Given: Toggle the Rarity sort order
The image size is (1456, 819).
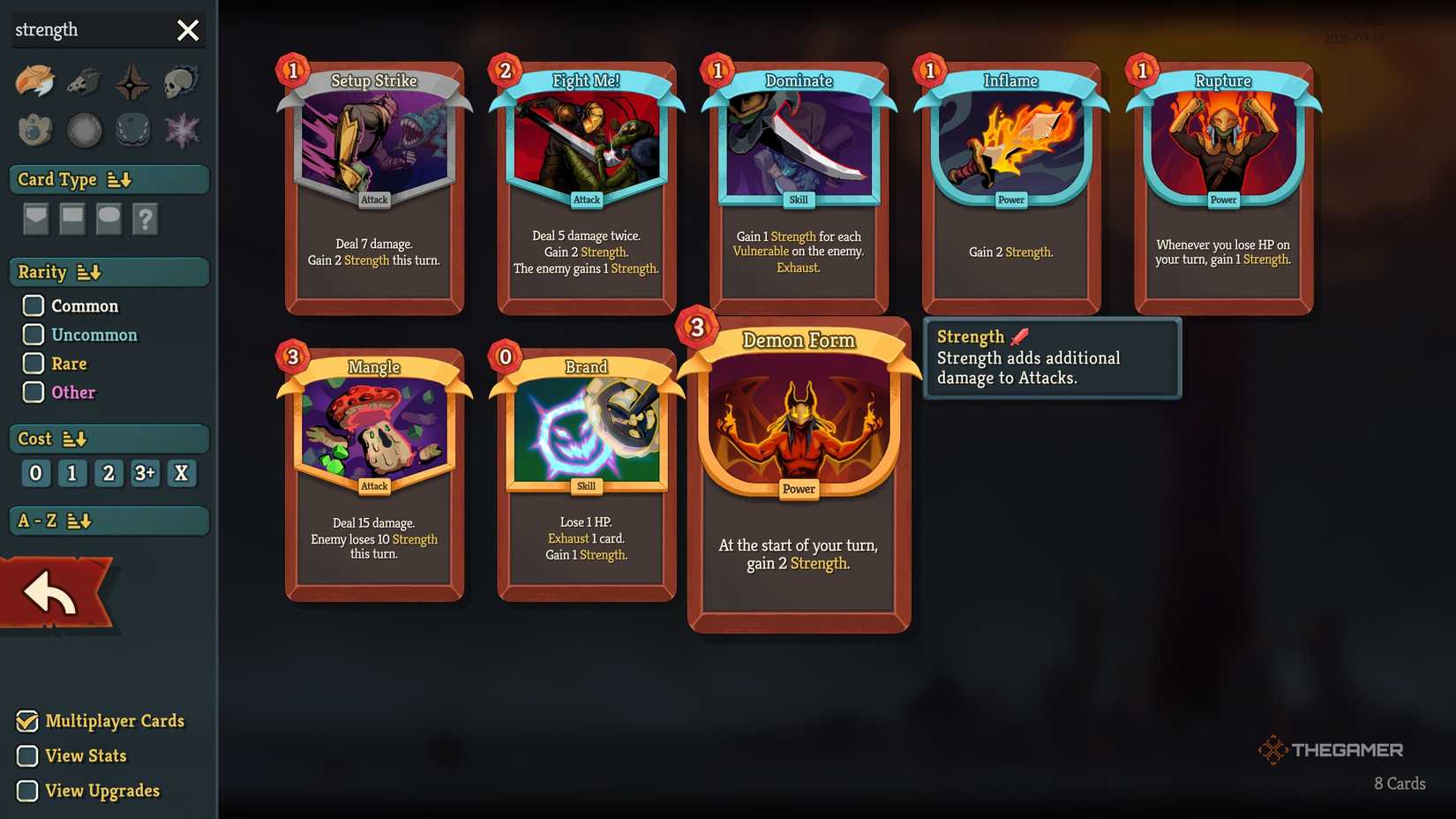Looking at the screenshot, I should (x=88, y=272).
